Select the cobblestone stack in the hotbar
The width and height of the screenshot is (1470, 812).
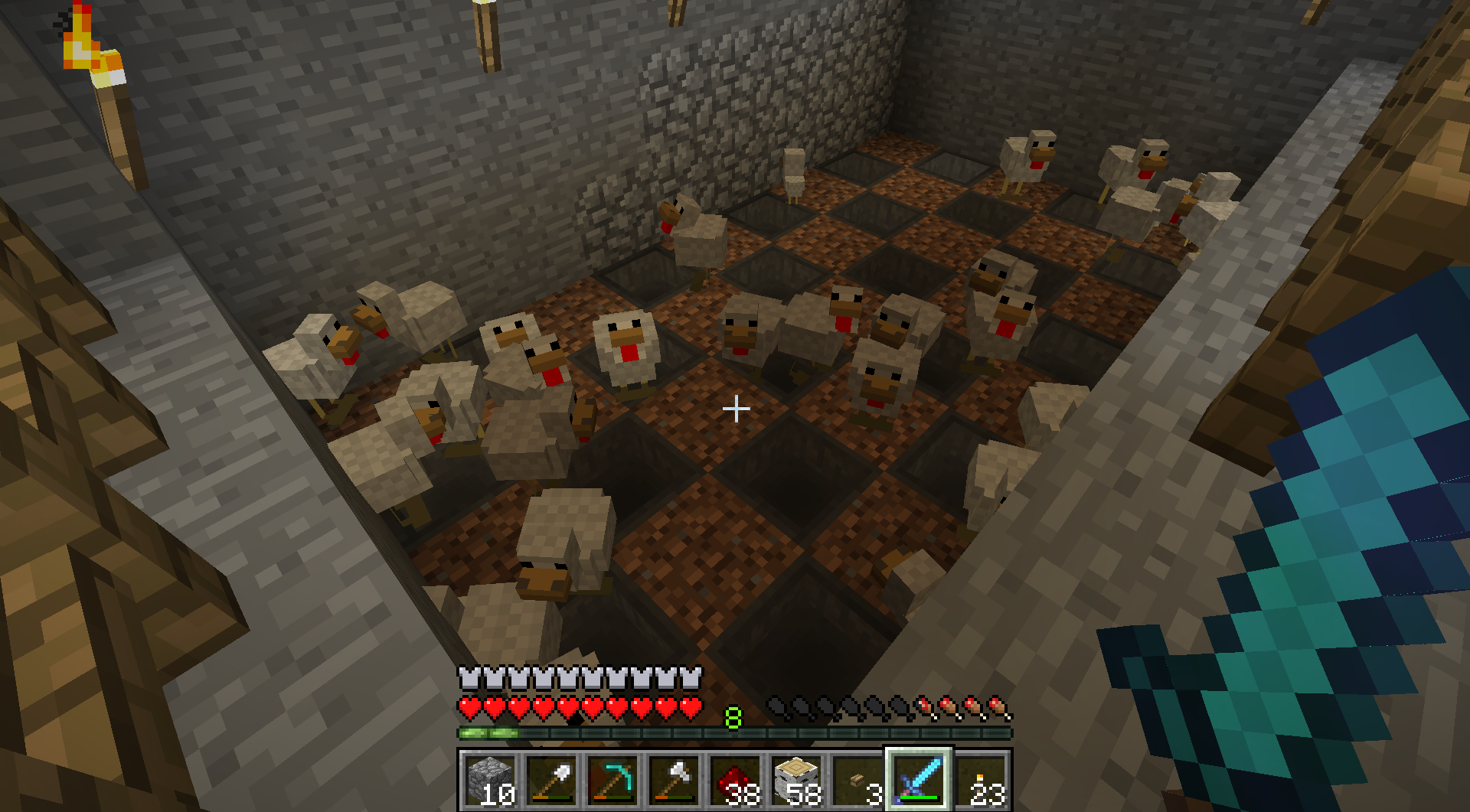(x=490, y=781)
